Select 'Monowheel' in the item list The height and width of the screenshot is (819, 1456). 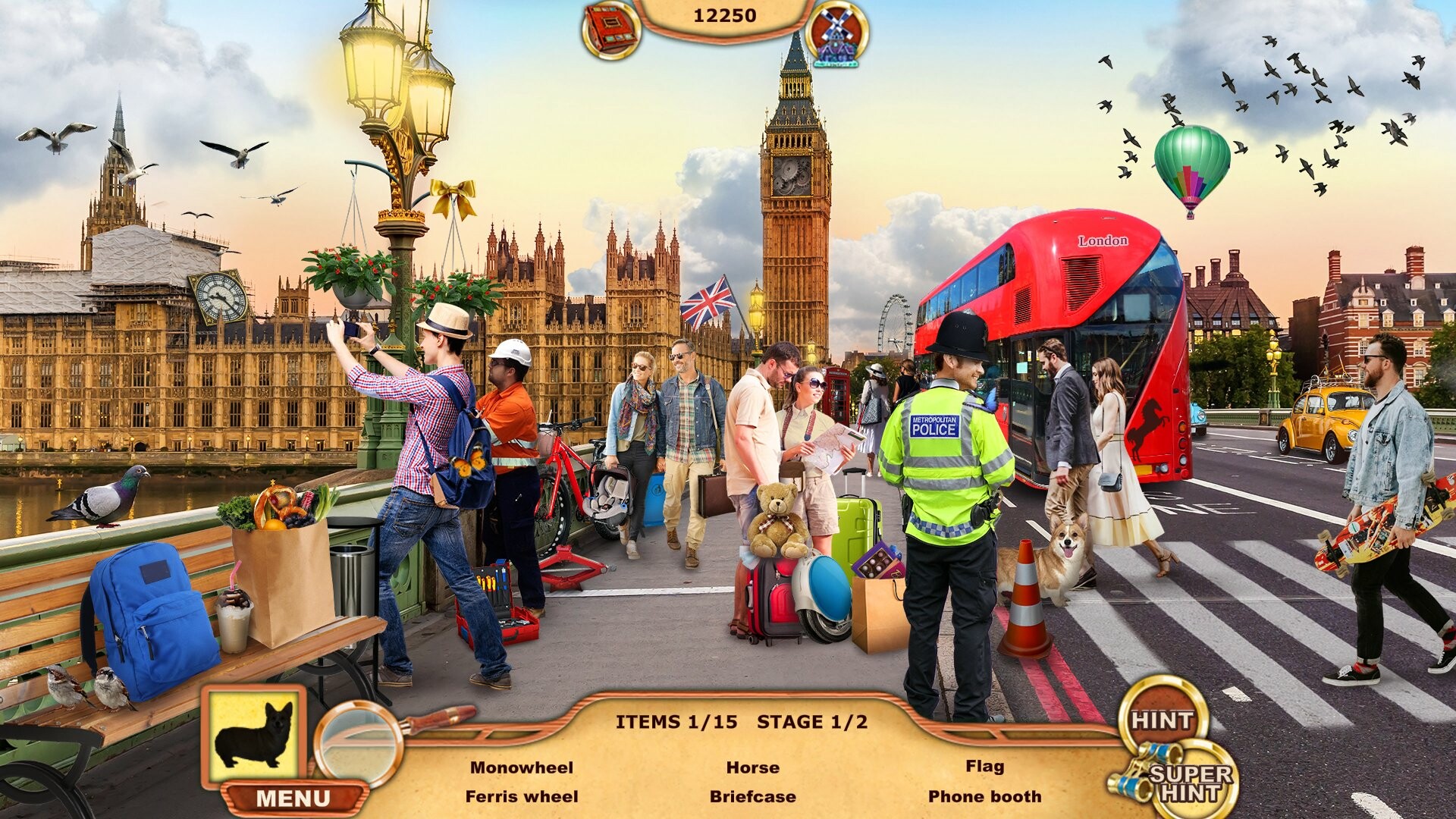[x=525, y=767]
